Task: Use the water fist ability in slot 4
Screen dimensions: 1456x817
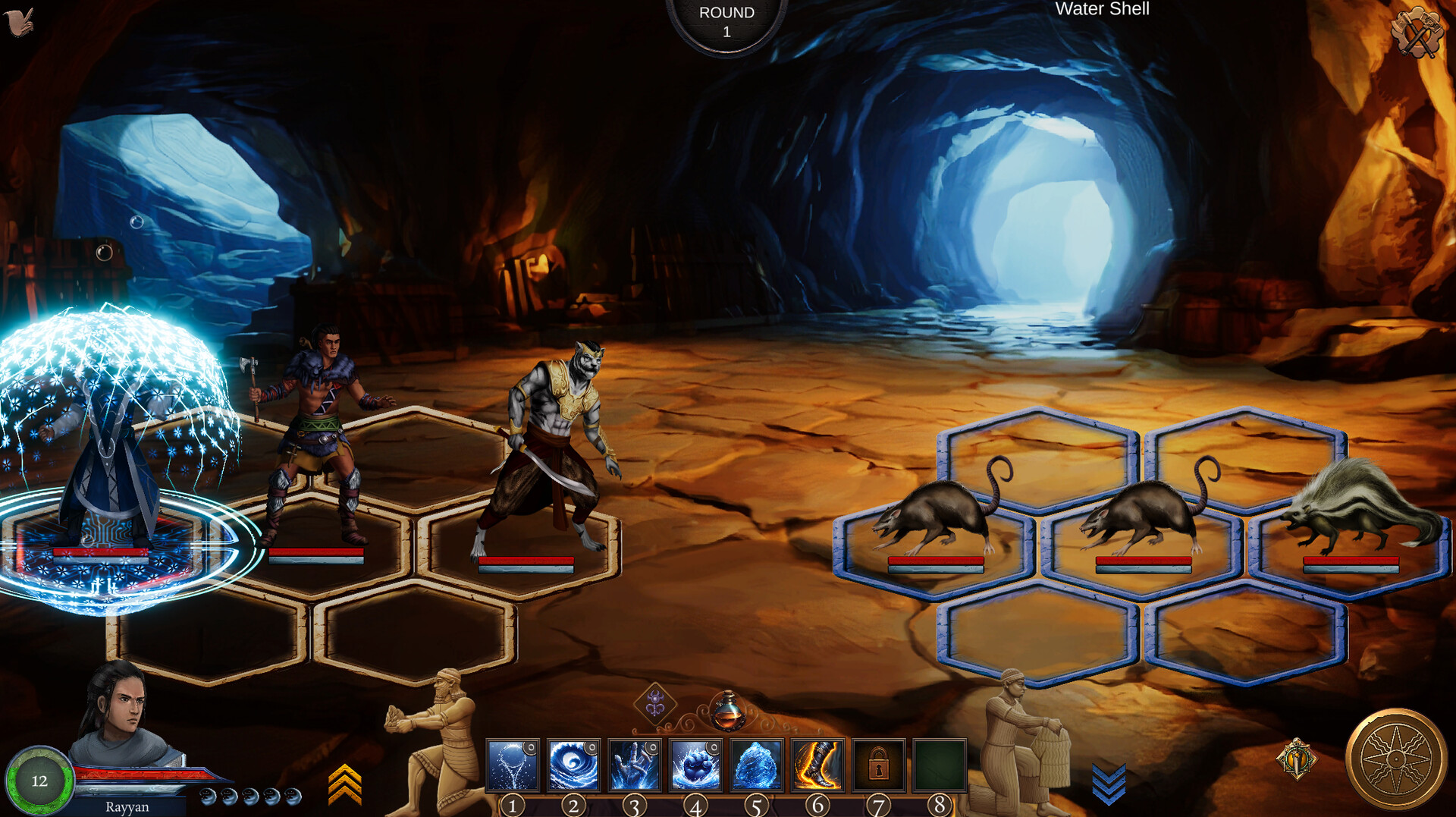Action: [695, 766]
